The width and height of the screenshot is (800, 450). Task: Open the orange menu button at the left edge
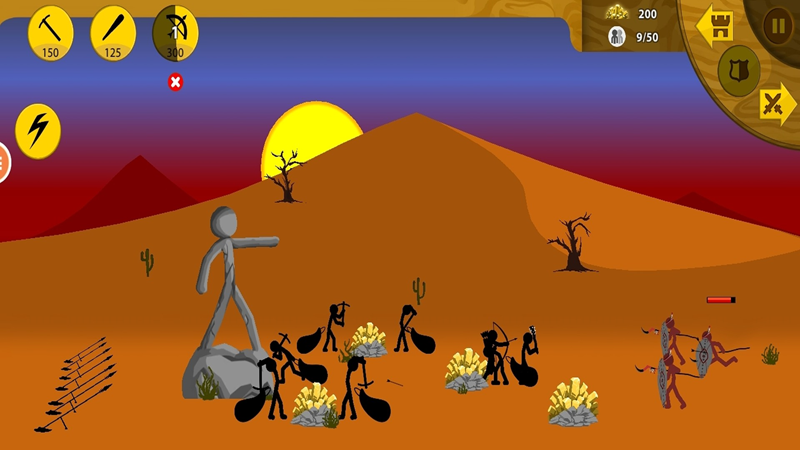pos(3,162)
